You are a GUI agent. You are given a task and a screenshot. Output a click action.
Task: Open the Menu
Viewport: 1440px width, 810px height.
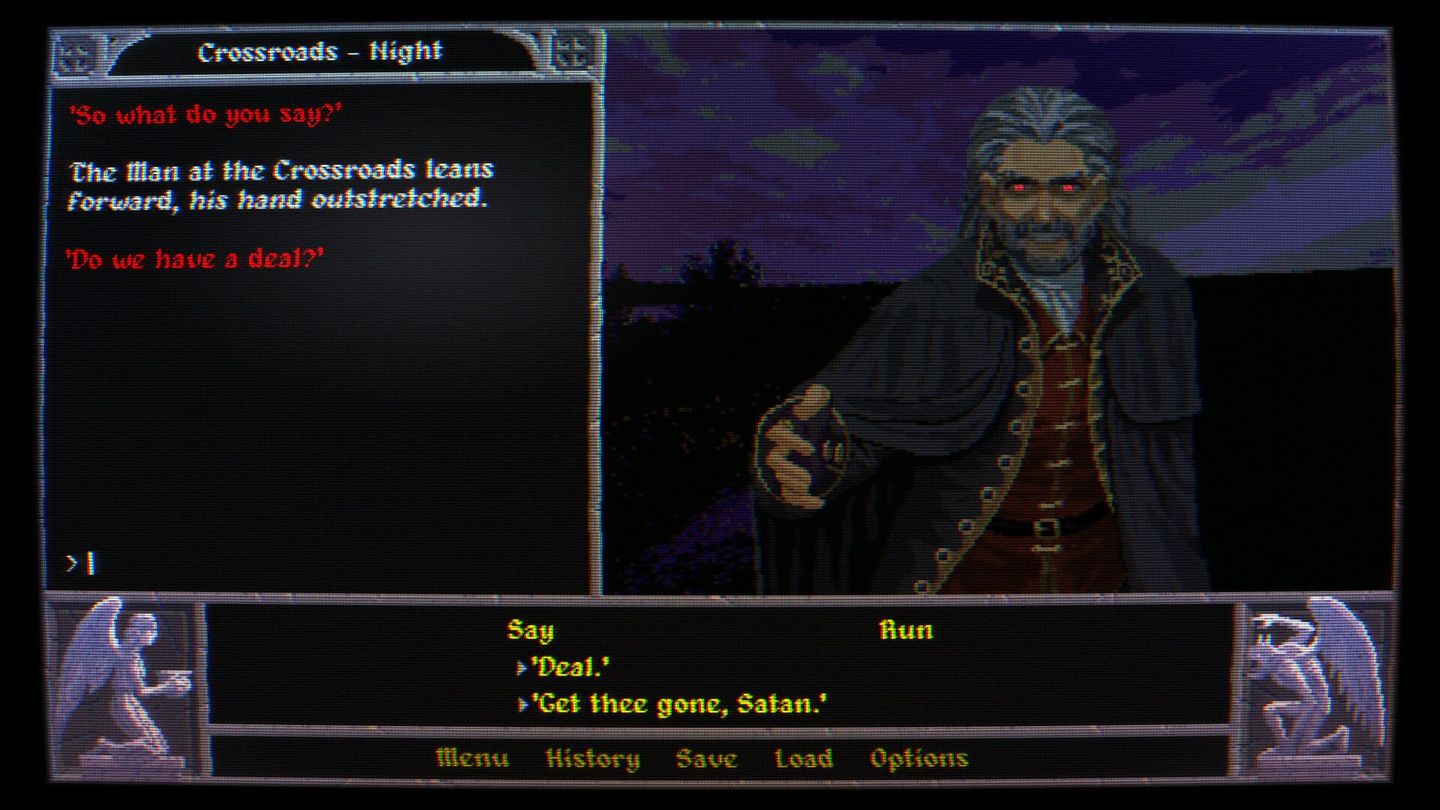tap(470, 758)
